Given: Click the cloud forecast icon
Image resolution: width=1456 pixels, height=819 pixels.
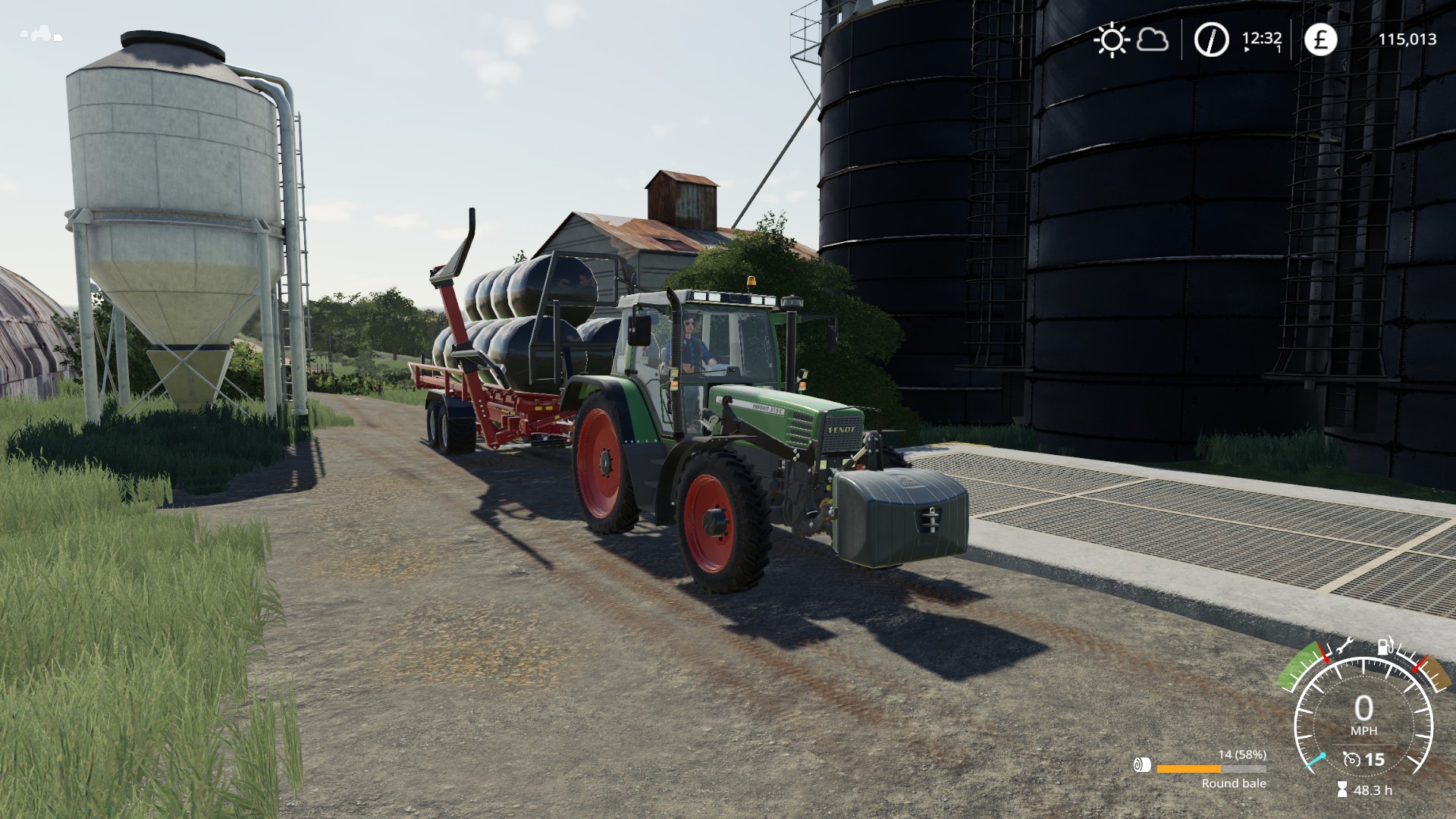Looking at the screenshot, I should pyautogui.click(x=1152, y=39).
